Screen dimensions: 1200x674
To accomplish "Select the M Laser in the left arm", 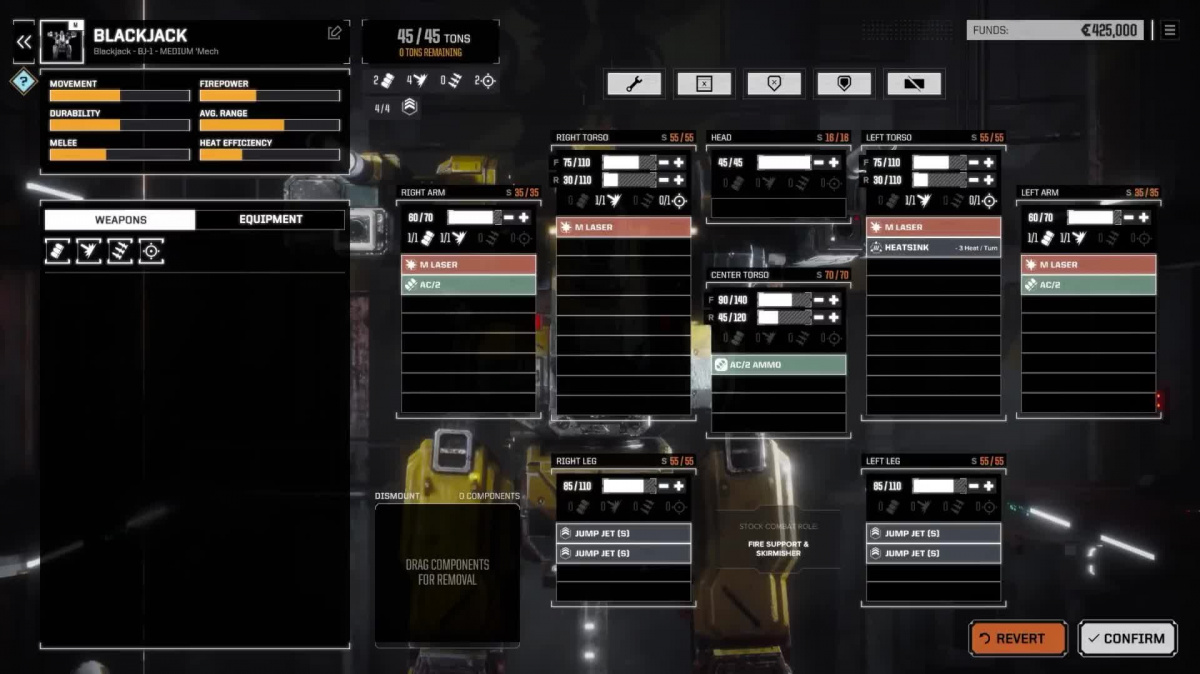I will click(1088, 265).
